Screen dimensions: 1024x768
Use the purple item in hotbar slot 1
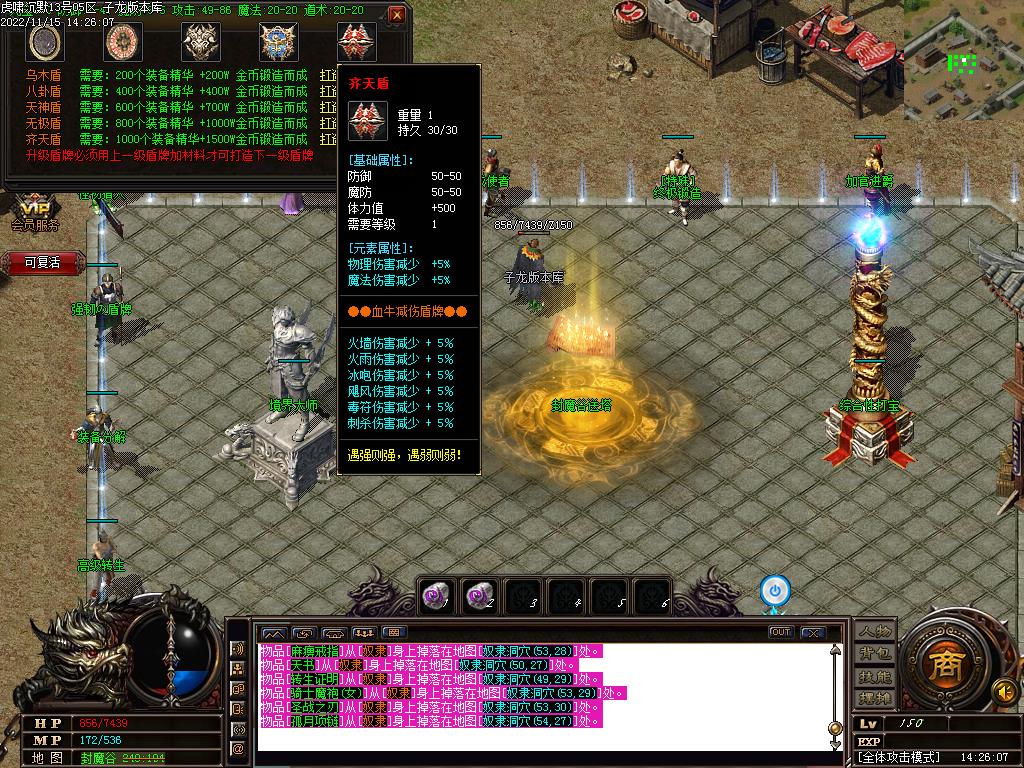tap(436, 596)
